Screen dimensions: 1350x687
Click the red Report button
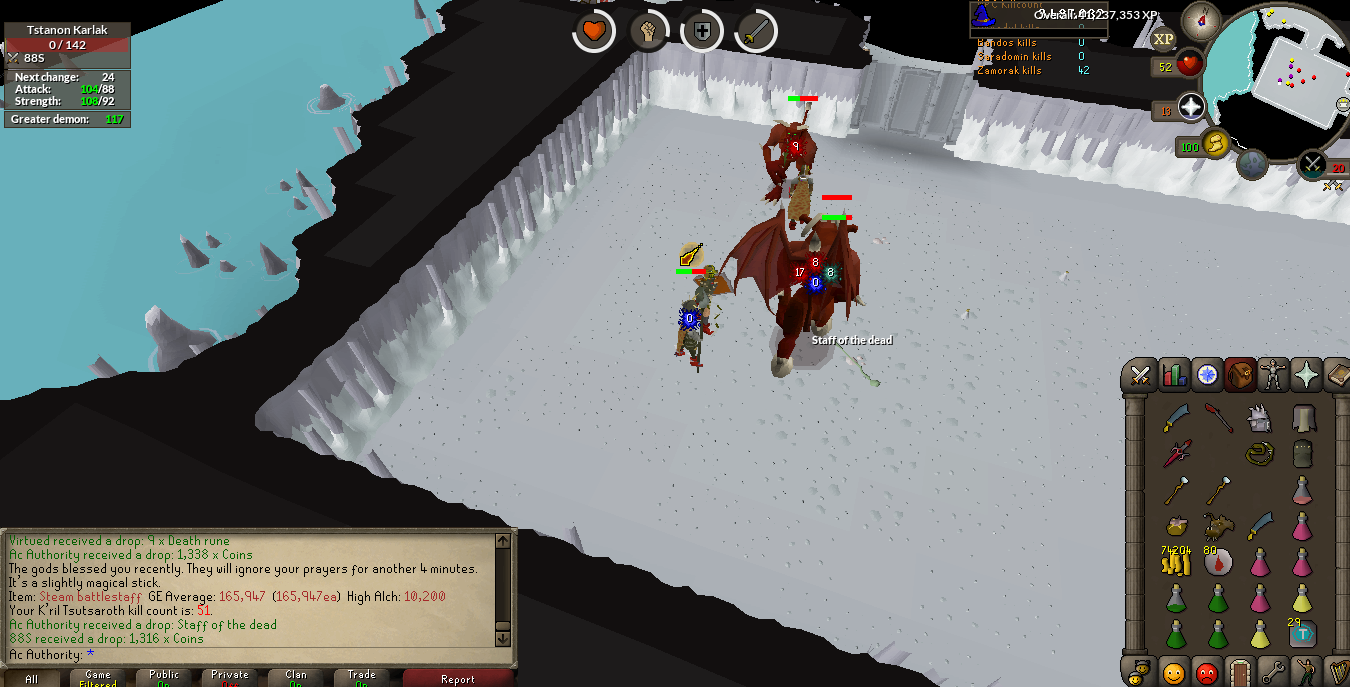[x=458, y=679]
